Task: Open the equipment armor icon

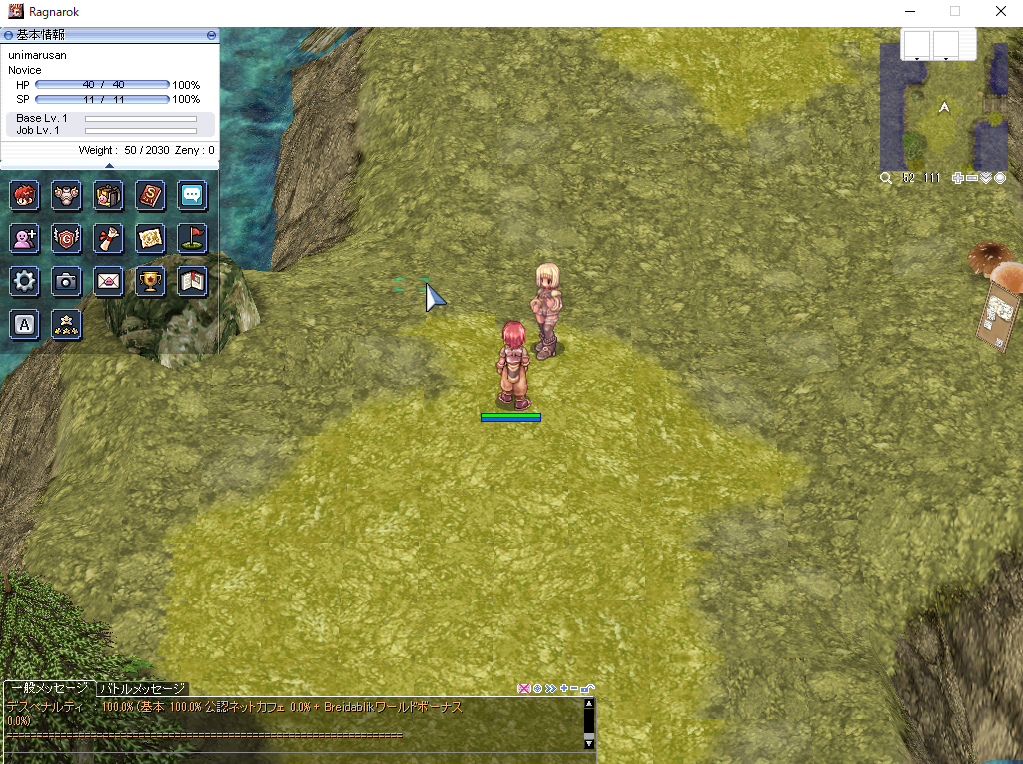Action: click(x=66, y=195)
